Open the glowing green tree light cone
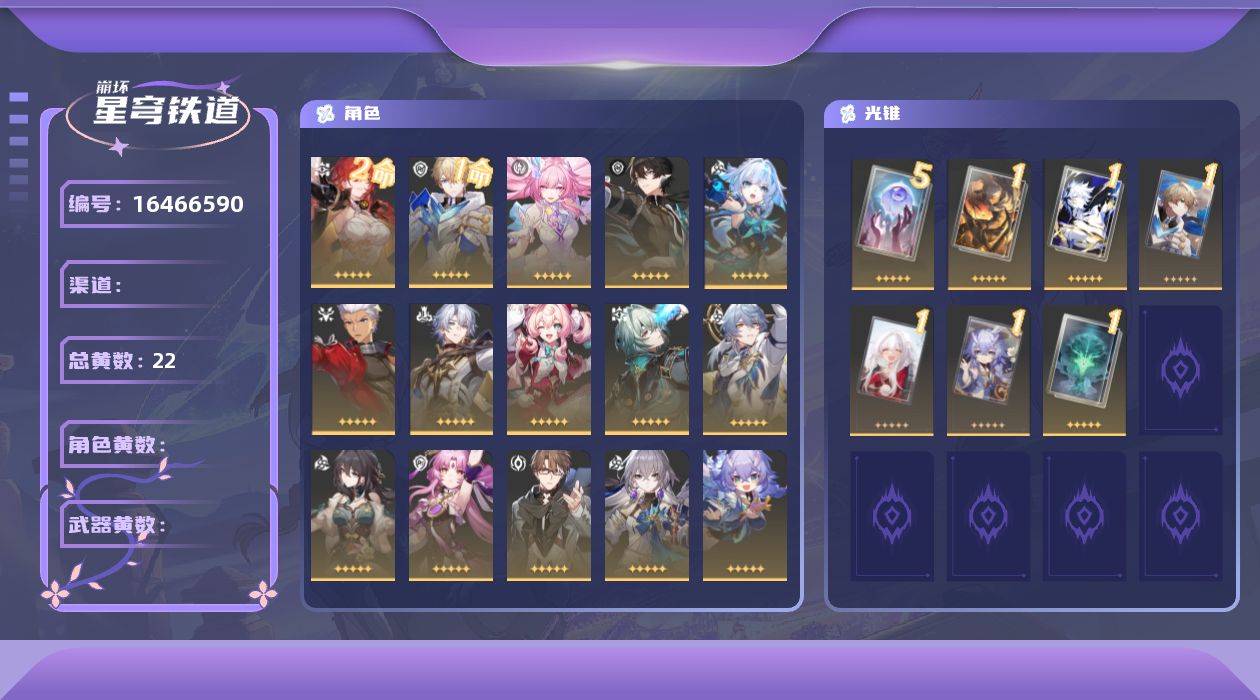The width and height of the screenshot is (1260, 700). [x=1084, y=370]
